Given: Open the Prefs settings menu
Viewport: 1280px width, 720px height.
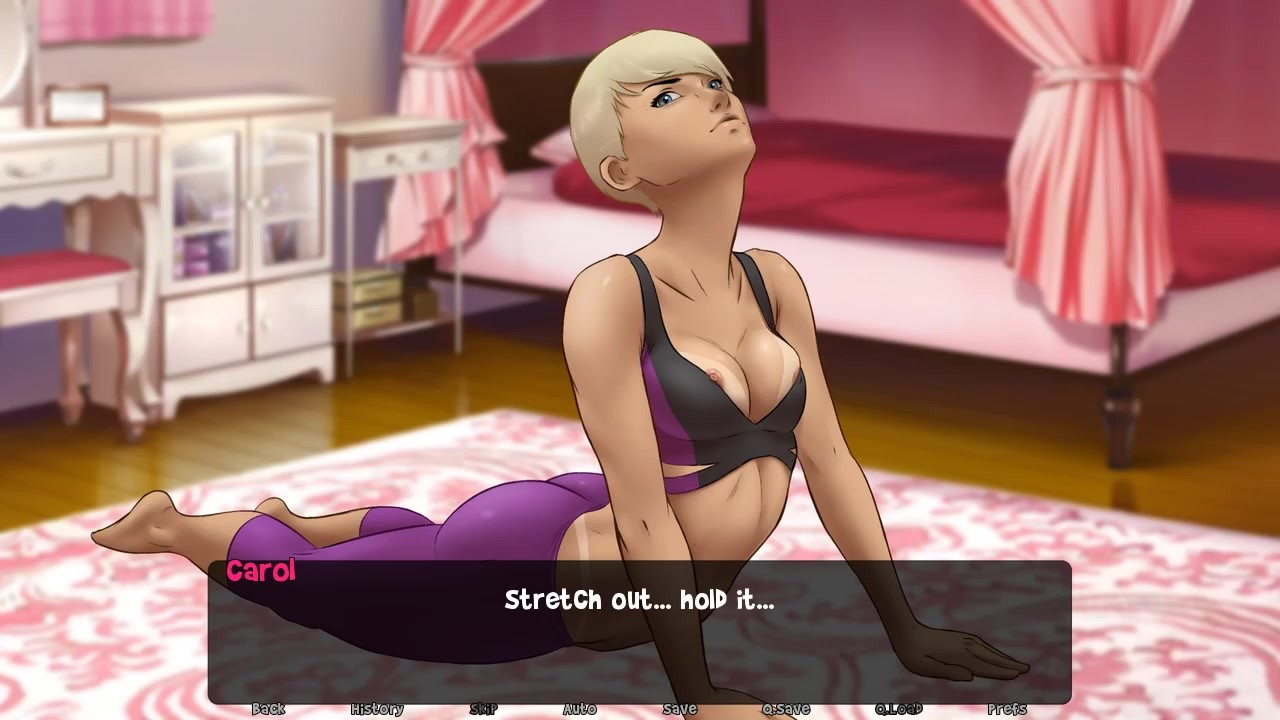Looking at the screenshot, I should point(1006,709).
